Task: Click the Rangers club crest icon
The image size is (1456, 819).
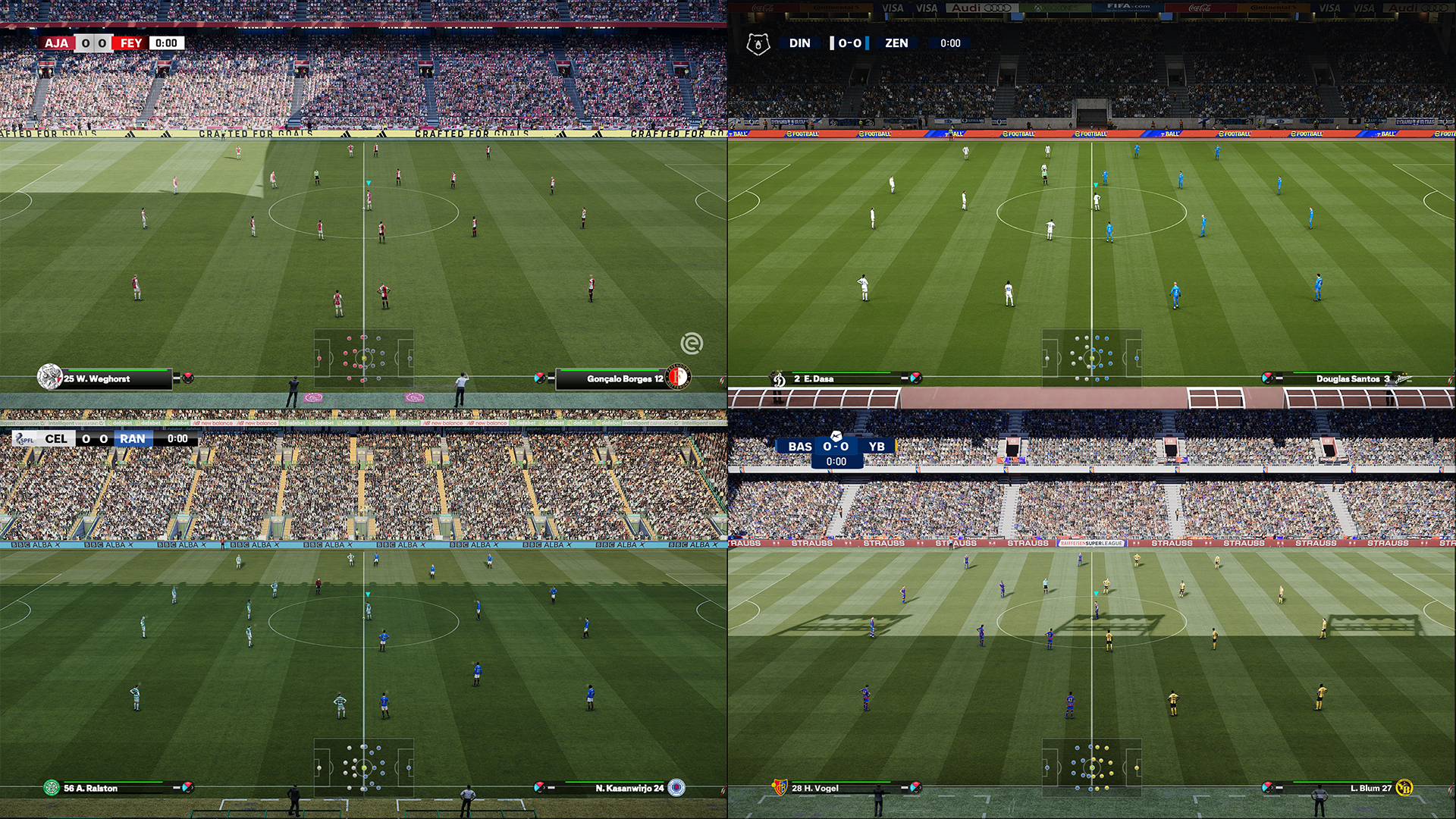Action: pyautogui.click(x=676, y=788)
